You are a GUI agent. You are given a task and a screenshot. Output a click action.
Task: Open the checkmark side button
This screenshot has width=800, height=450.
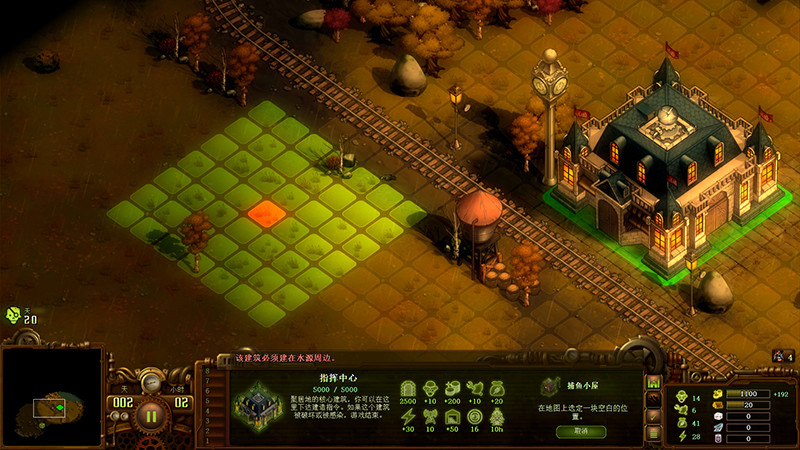(652, 416)
